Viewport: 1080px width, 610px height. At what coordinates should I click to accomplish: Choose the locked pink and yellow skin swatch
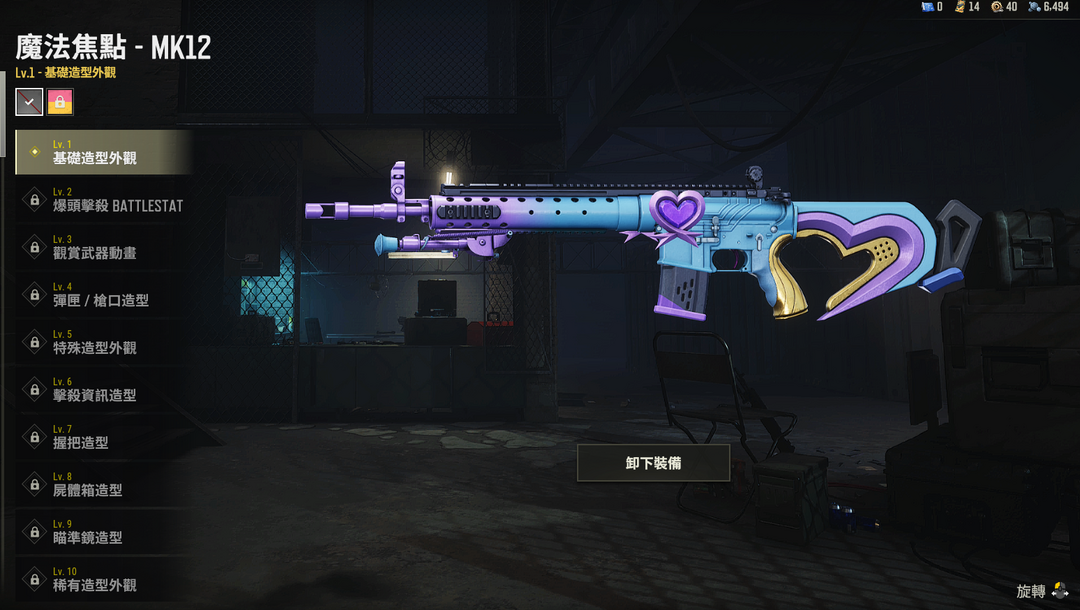click(60, 102)
